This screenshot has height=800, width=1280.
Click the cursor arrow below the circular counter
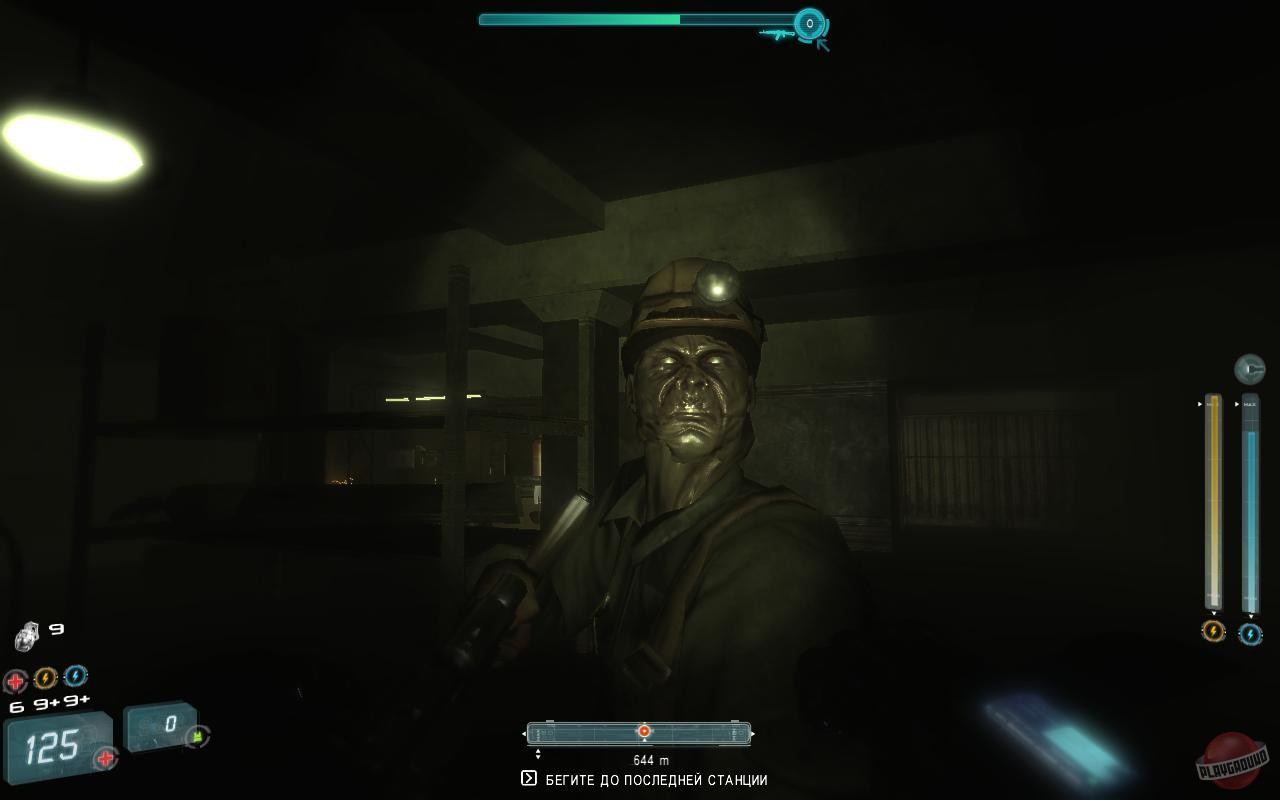tap(822, 42)
